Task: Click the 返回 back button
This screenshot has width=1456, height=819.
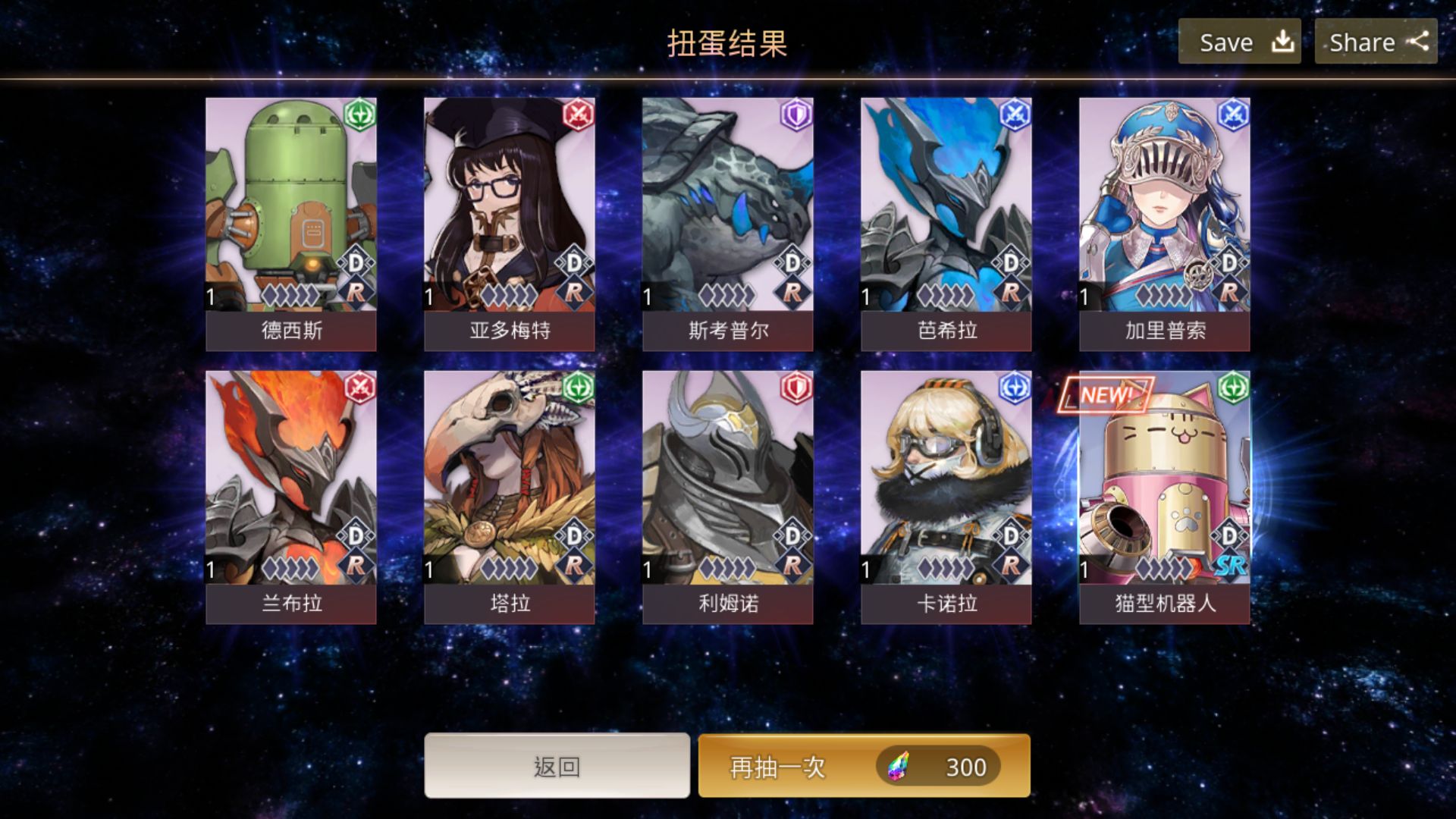Action: (x=557, y=766)
